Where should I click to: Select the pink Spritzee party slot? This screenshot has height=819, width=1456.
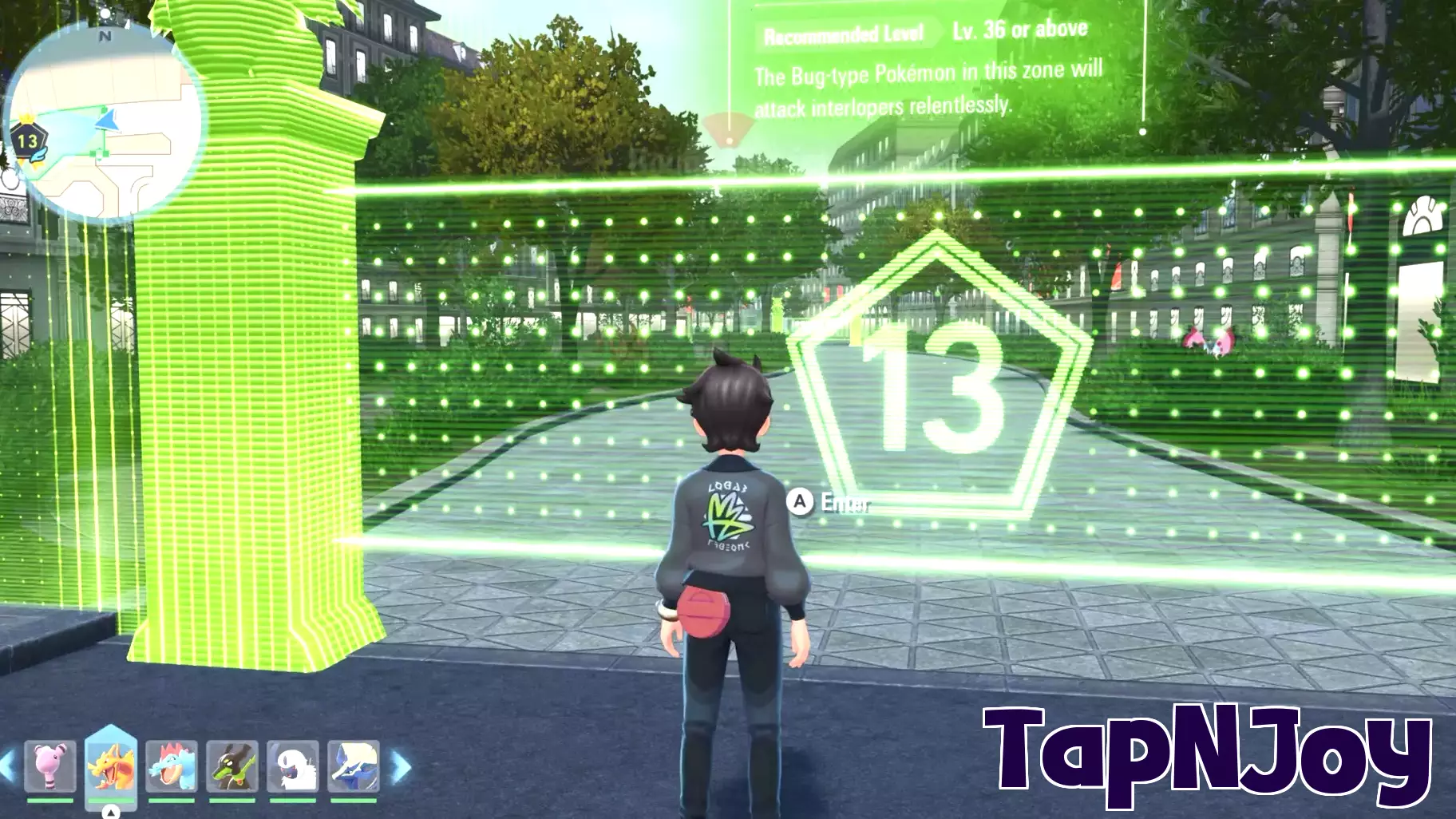click(49, 767)
